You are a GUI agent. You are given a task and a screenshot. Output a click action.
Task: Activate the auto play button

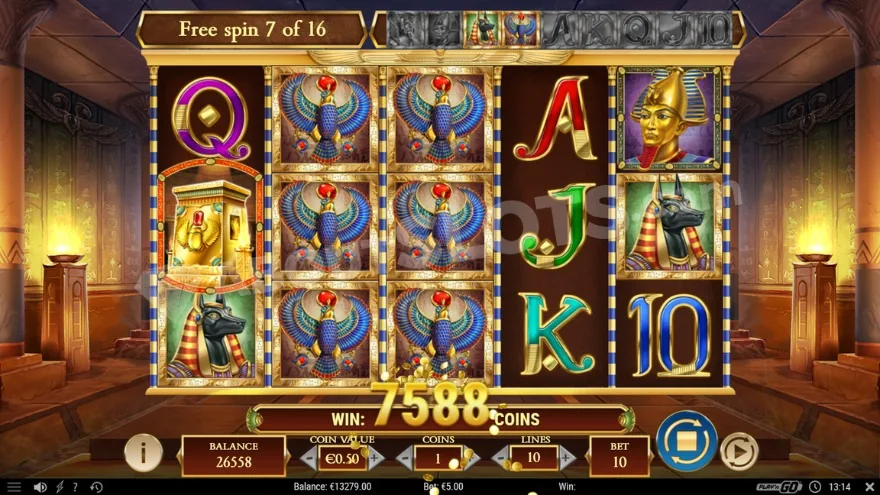pyautogui.click(x=738, y=452)
